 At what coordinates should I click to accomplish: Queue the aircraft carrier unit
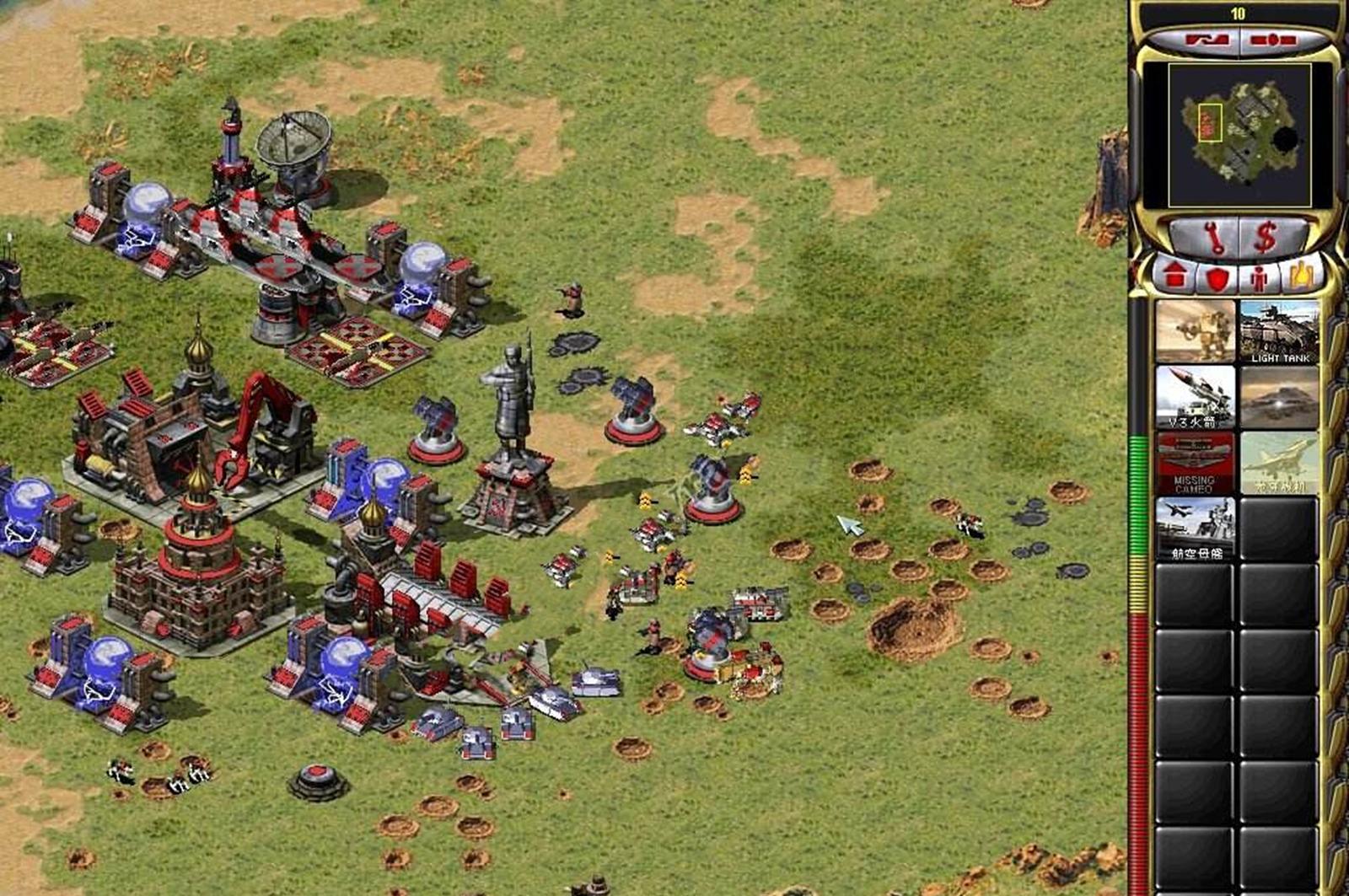coord(1195,528)
